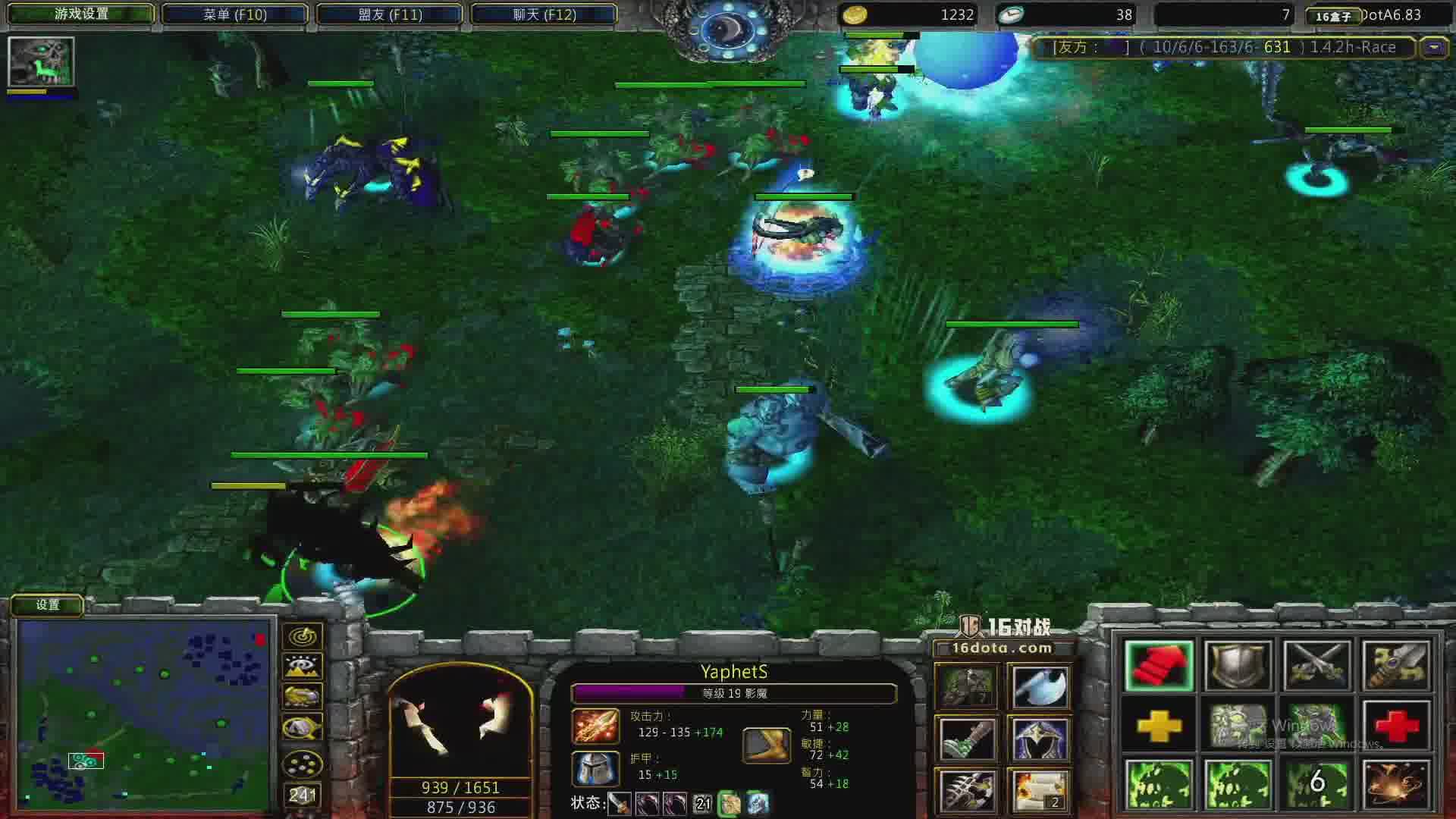Open the 盟友 (F11) allies panel
Screen dimensions: 1456x819
390,14
